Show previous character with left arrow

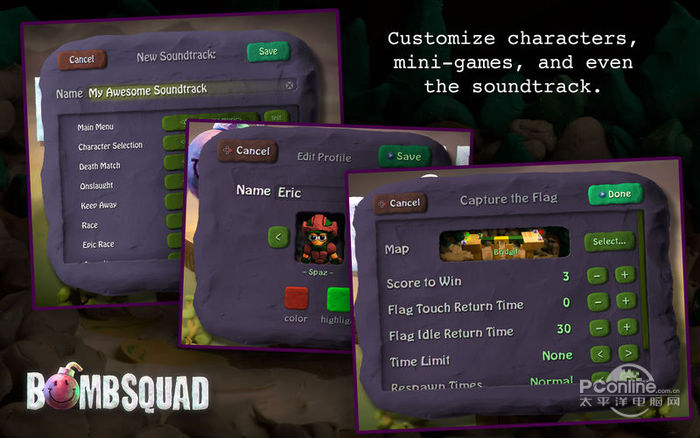pyautogui.click(x=279, y=237)
